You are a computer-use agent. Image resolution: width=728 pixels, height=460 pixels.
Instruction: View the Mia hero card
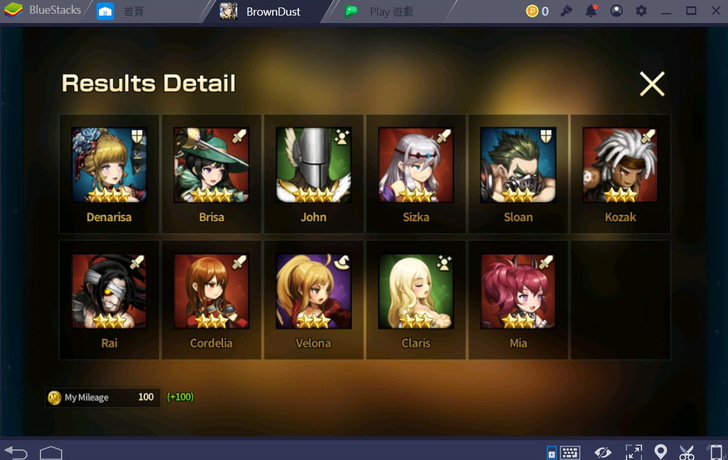(x=517, y=291)
